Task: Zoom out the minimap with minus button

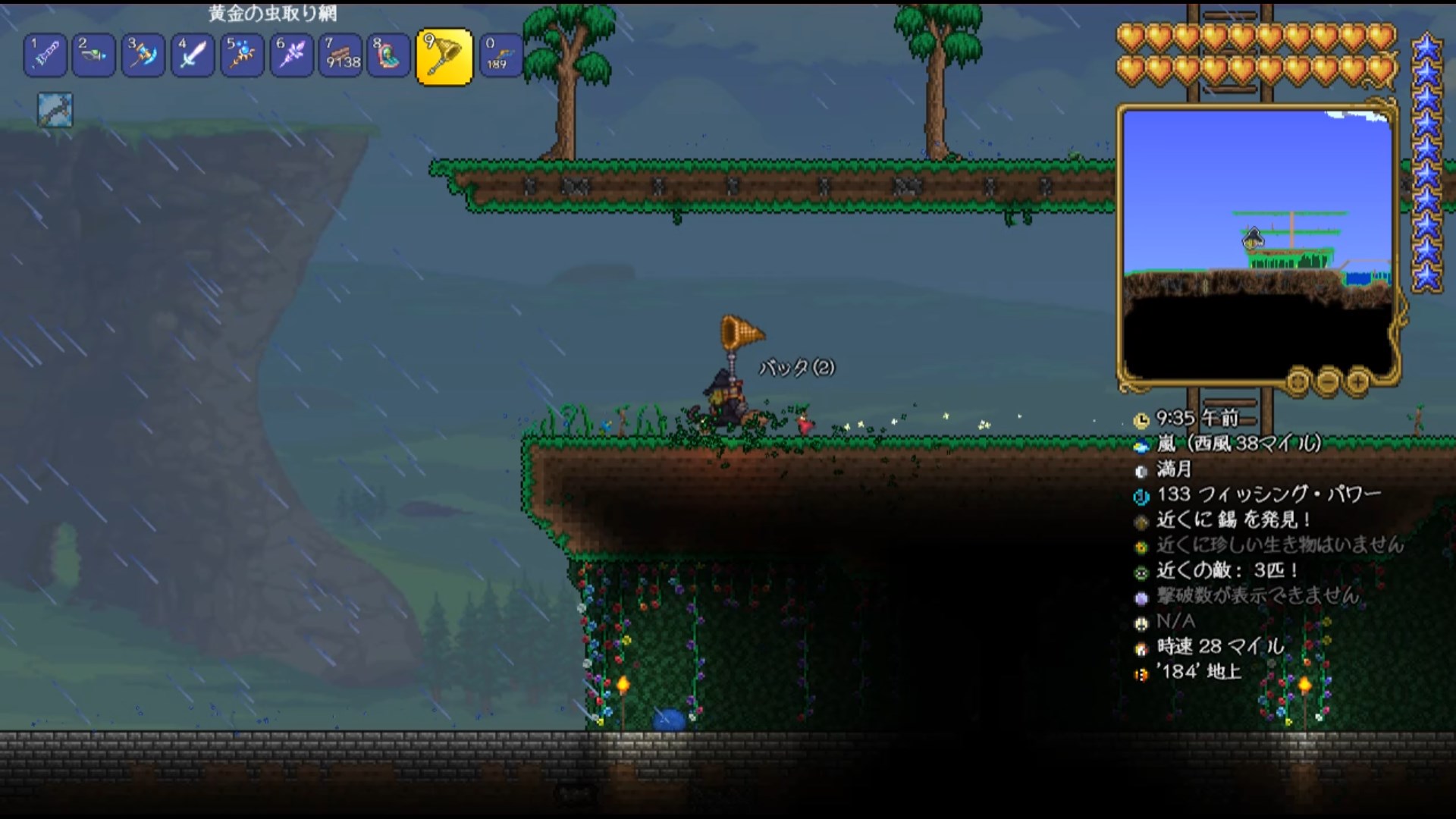Action: [x=1328, y=381]
